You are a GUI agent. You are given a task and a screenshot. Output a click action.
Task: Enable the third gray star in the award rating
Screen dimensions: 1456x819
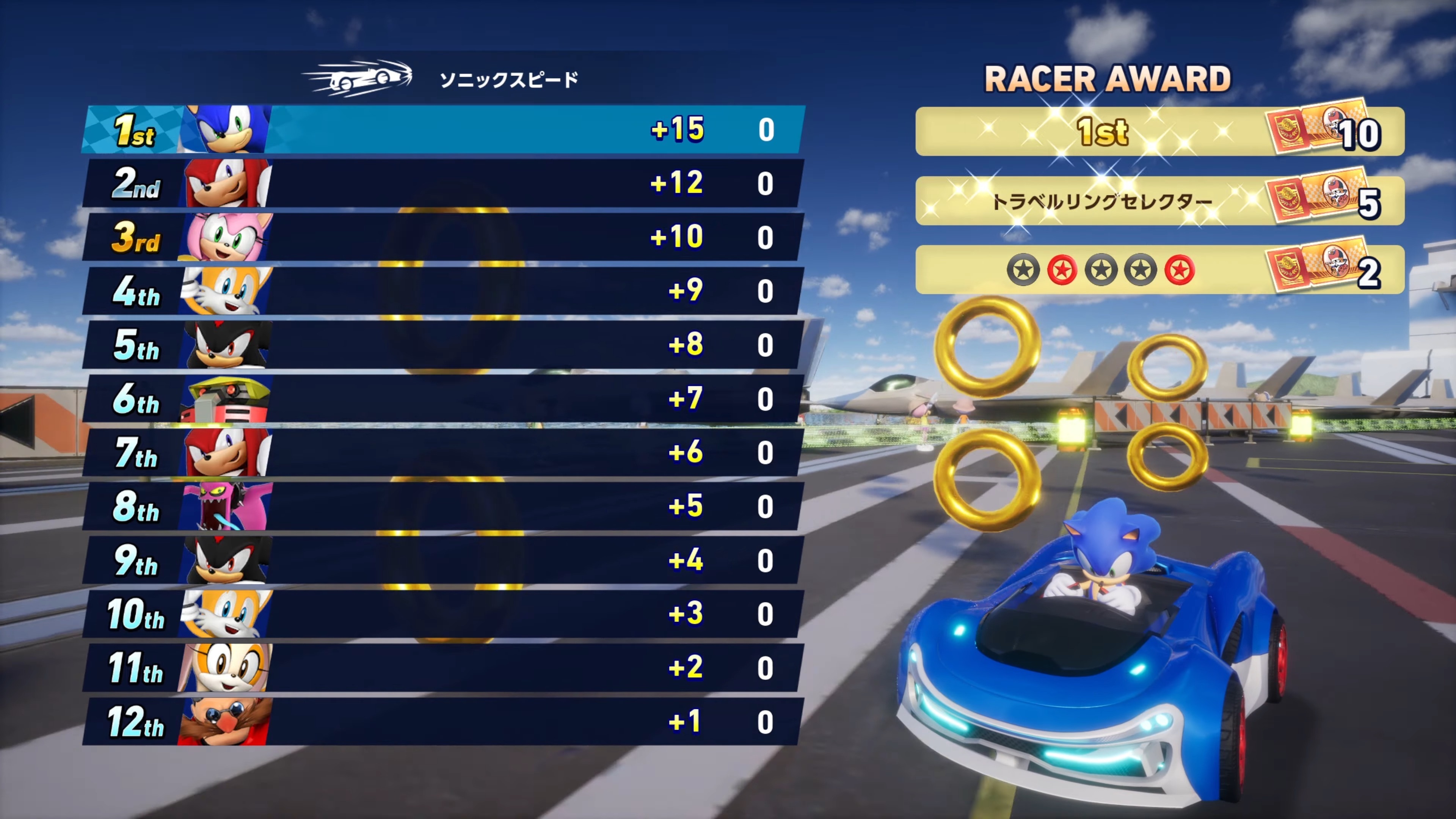[x=1100, y=270]
